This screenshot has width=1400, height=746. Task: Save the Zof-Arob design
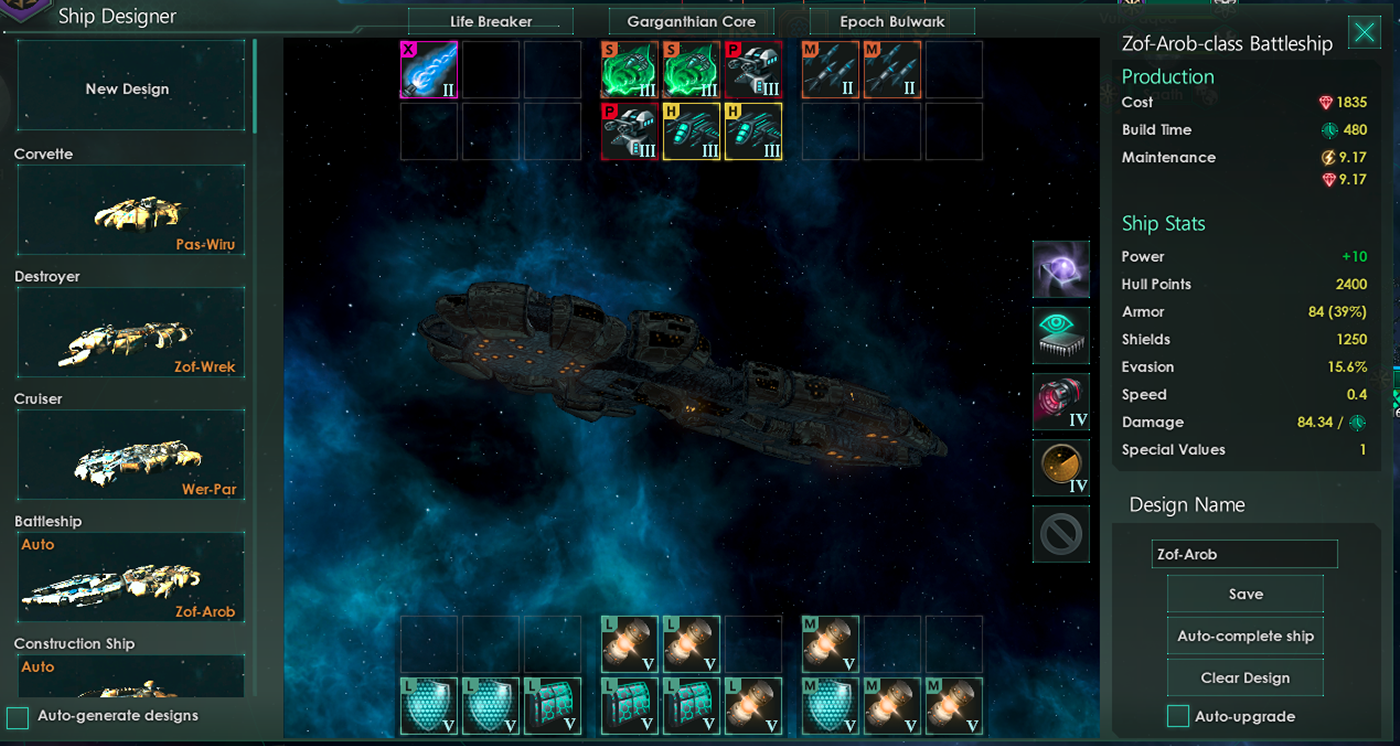tap(1244, 593)
